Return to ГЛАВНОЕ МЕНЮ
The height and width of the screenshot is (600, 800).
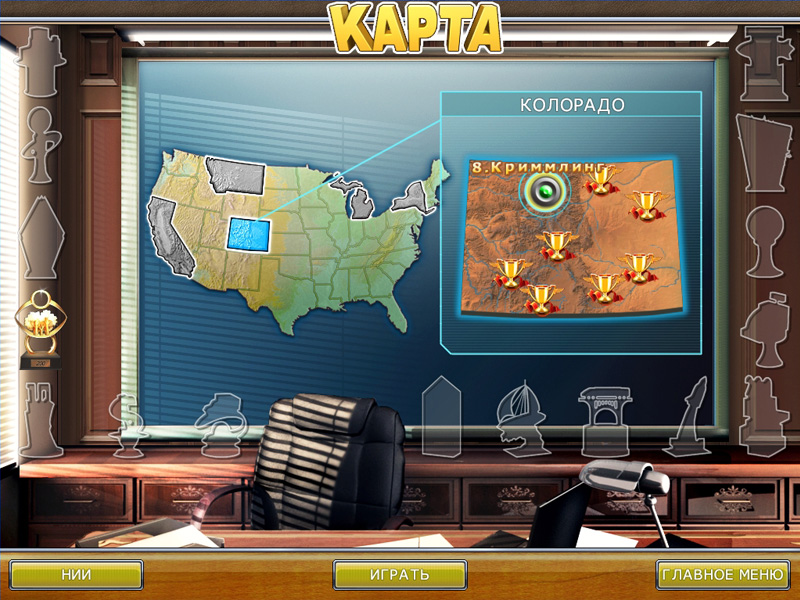pyautogui.click(x=722, y=575)
